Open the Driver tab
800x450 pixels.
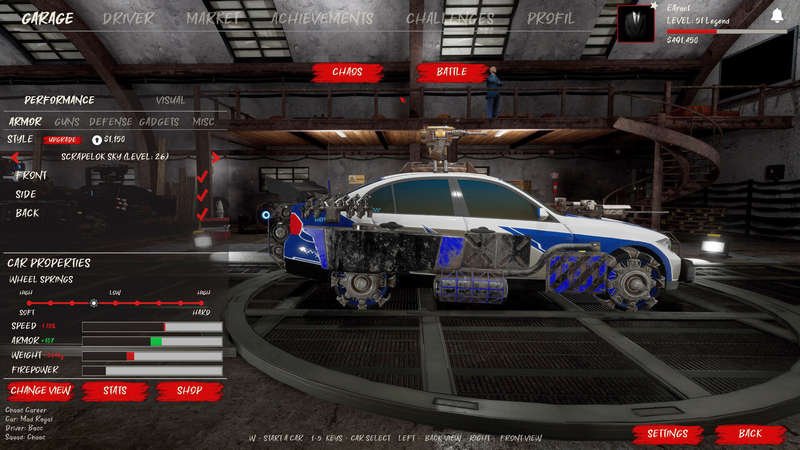128,18
